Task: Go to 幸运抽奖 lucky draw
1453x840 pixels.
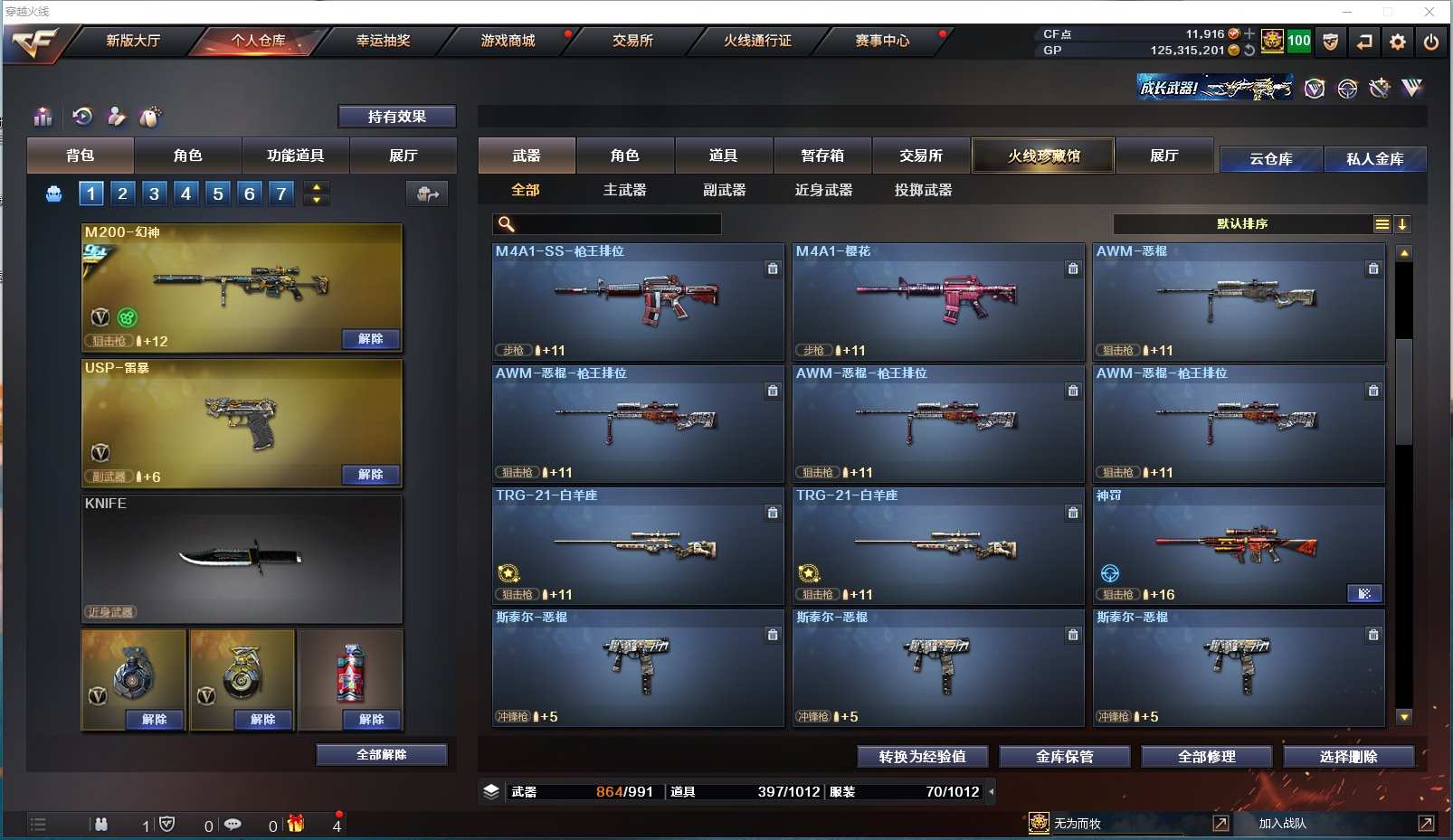Action: click(383, 41)
